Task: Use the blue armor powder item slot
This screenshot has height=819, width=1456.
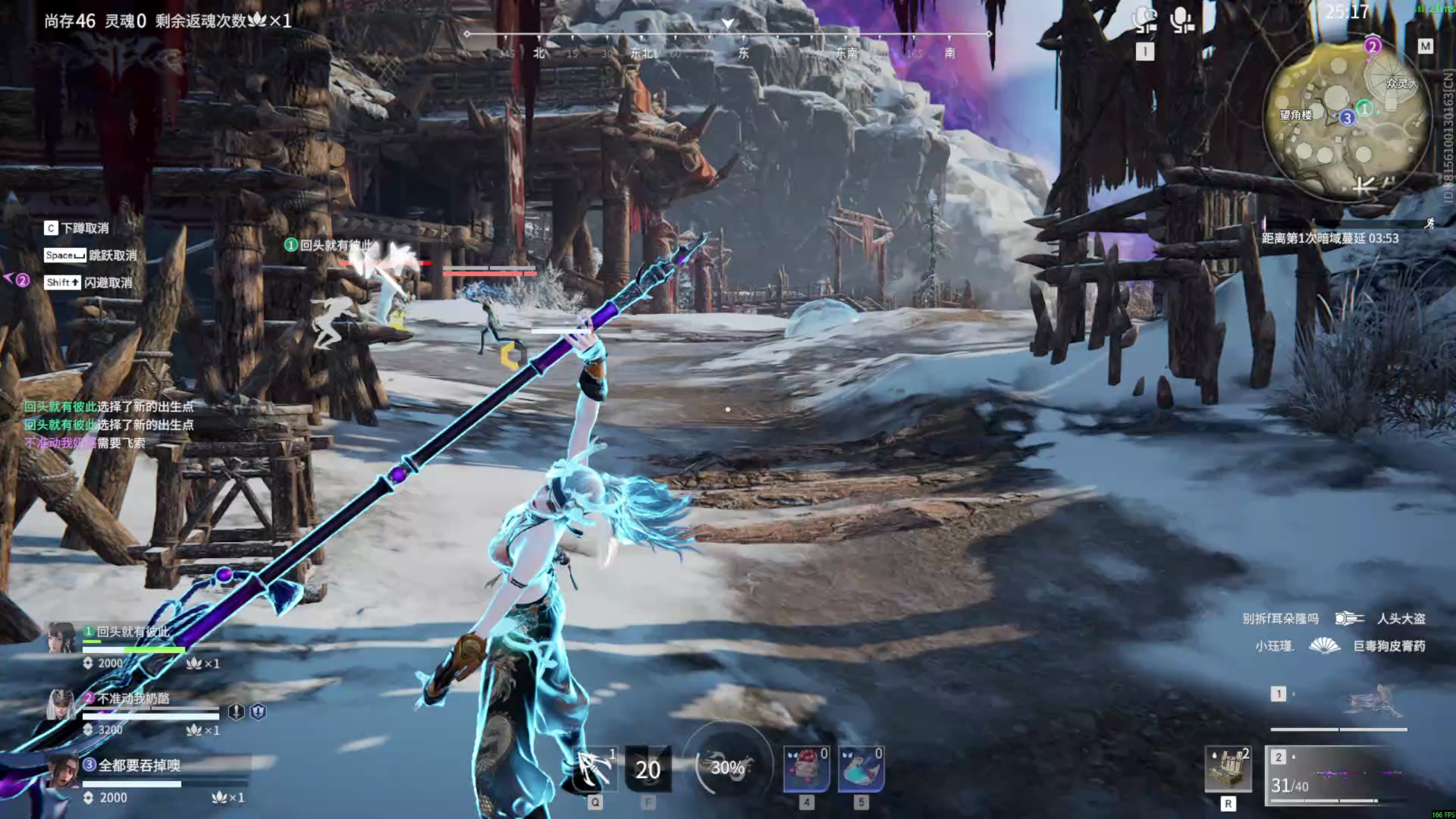Action: point(861,769)
